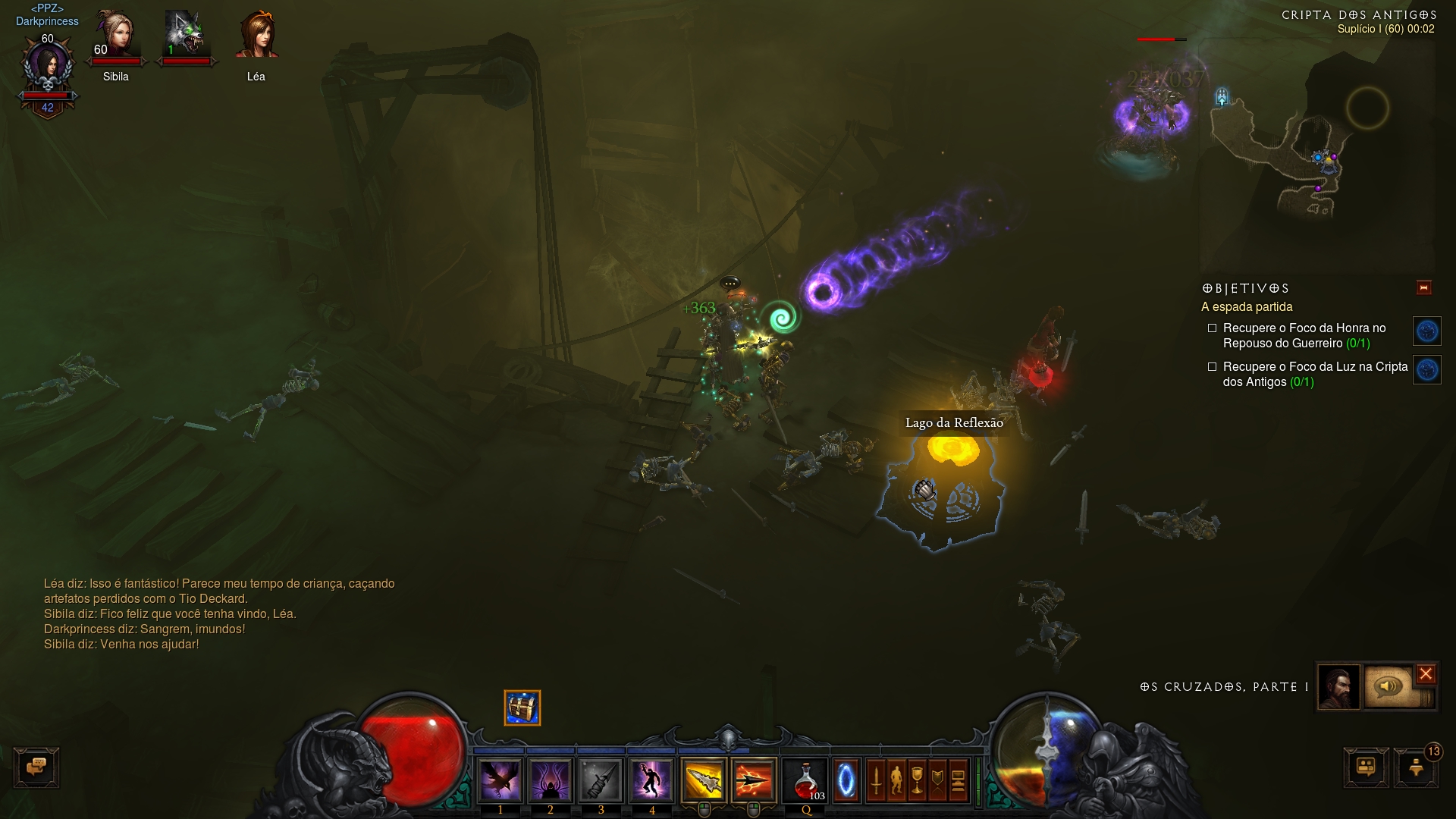Viewport: 1456px width, 819px height.
Task: Select the fiery arrow right-mouse skill
Action: point(754,780)
